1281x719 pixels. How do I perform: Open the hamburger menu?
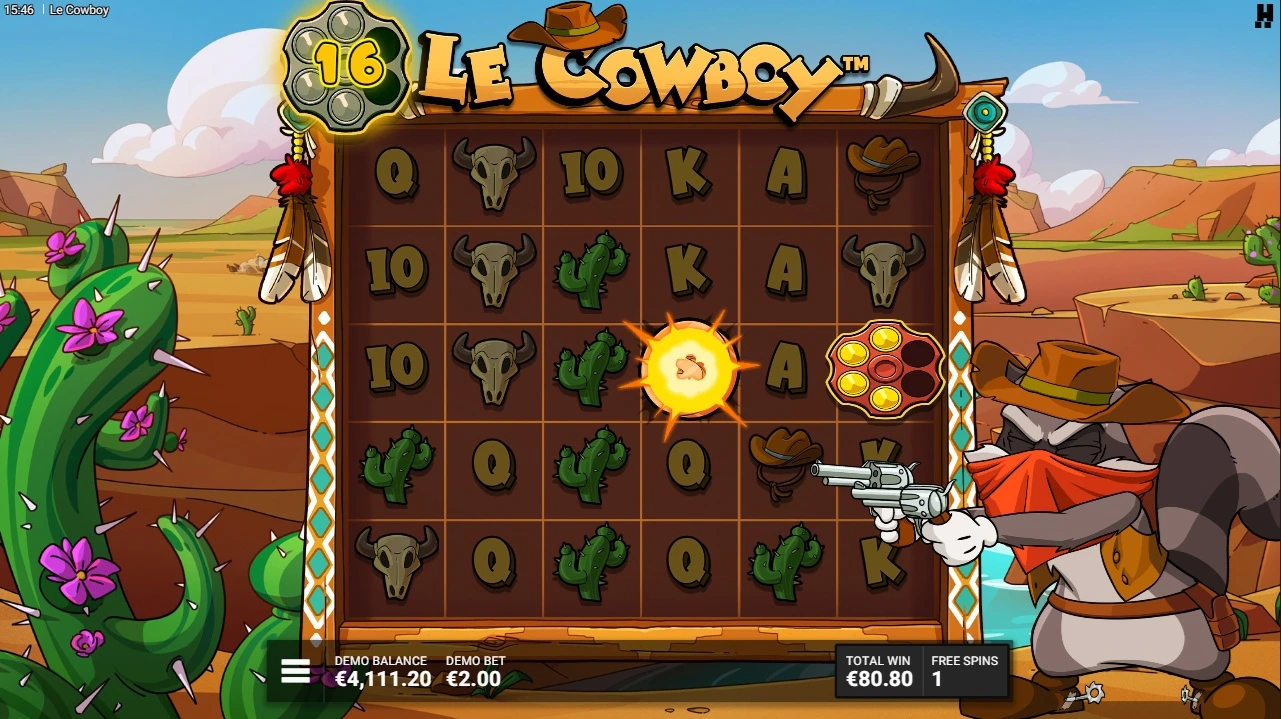[295, 671]
